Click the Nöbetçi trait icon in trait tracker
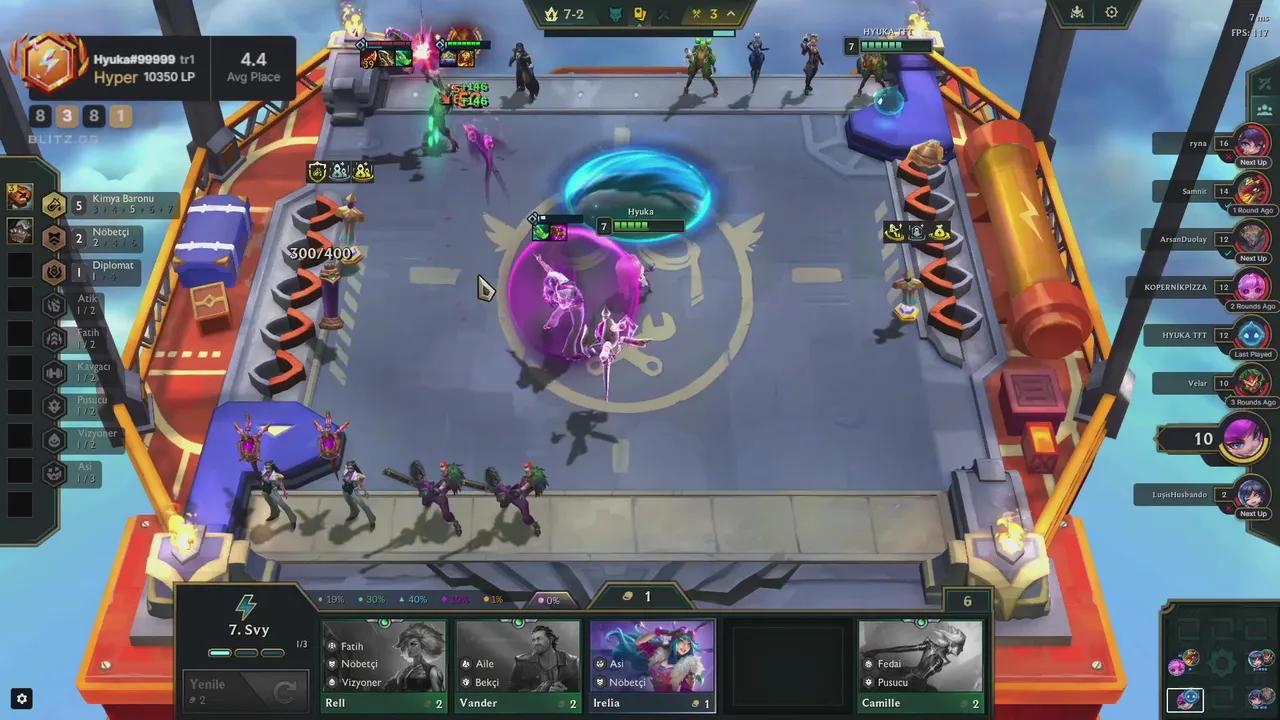The image size is (1280, 720). coord(52,239)
